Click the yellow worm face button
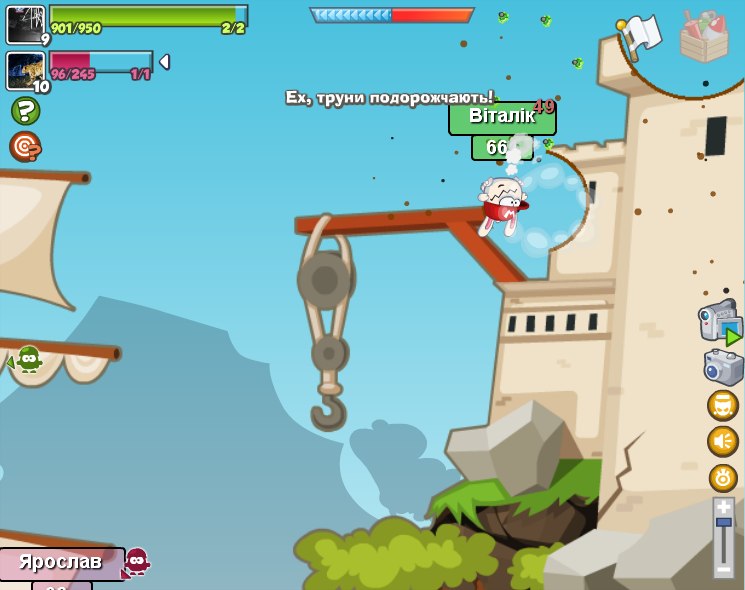The image size is (745, 590). point(722,405)
